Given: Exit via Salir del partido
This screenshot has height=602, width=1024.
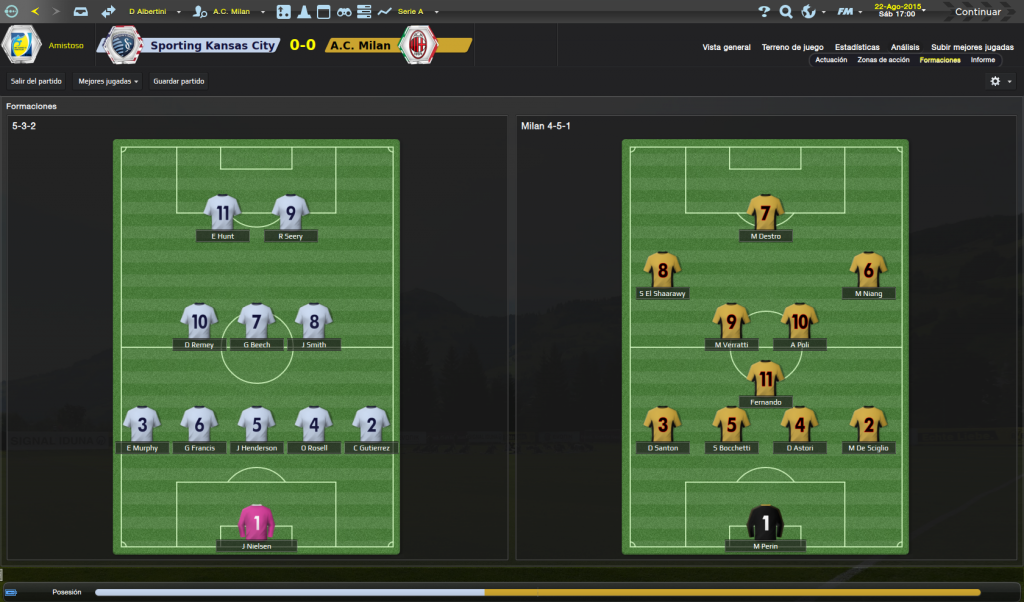Looking at the screenshot, I should 36,81.
